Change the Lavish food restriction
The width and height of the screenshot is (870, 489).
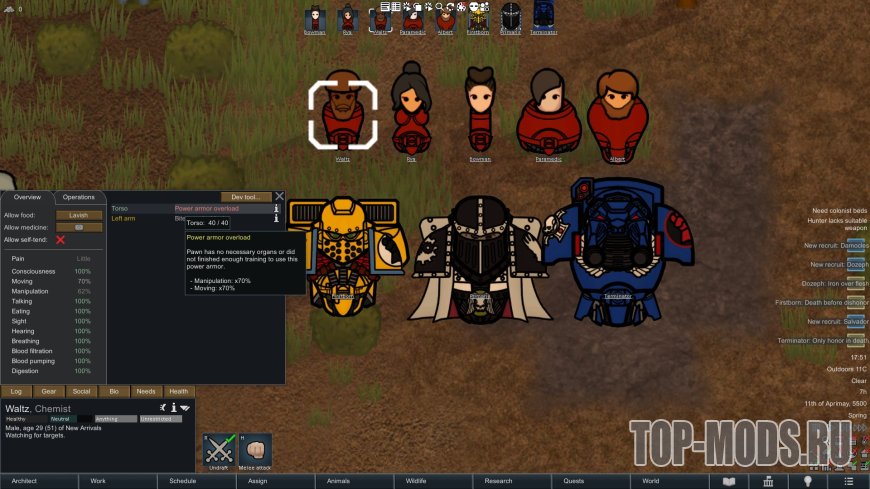pos(79,215)
